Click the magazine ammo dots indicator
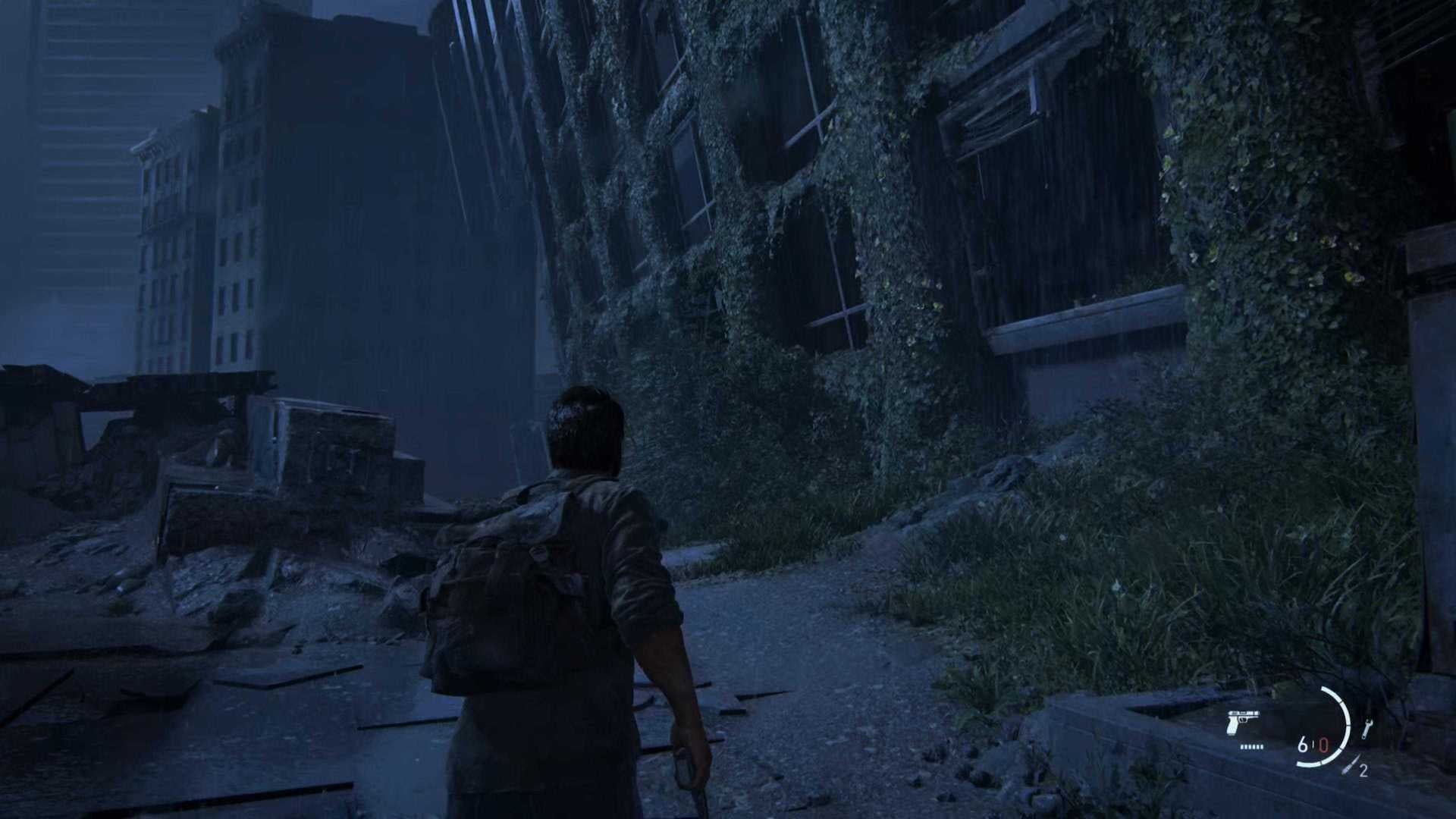The image size is (1456, 819). 1251,747
